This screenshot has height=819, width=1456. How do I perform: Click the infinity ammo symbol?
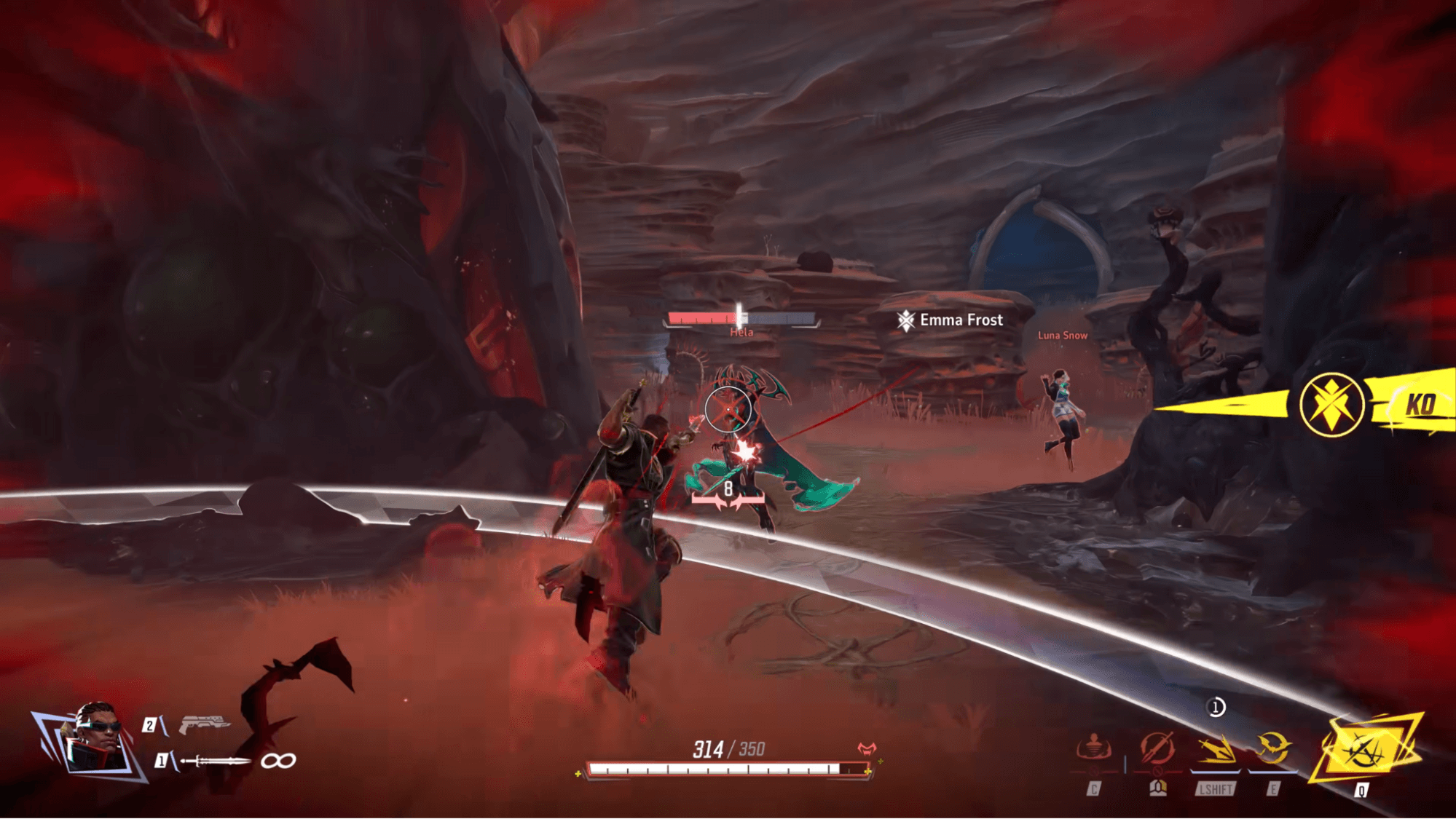pyautogui.click(x=279, y=762)
